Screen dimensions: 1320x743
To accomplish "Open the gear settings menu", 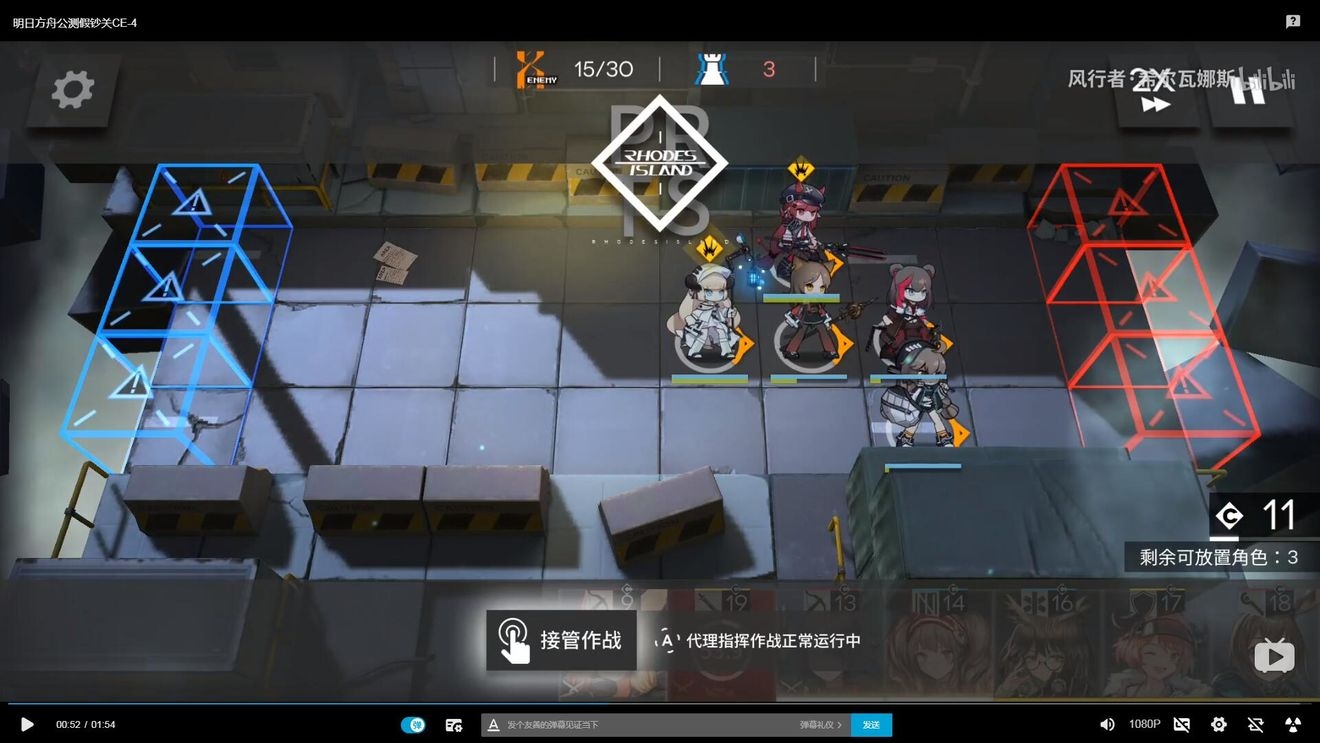I will click(x=72, y=90).
